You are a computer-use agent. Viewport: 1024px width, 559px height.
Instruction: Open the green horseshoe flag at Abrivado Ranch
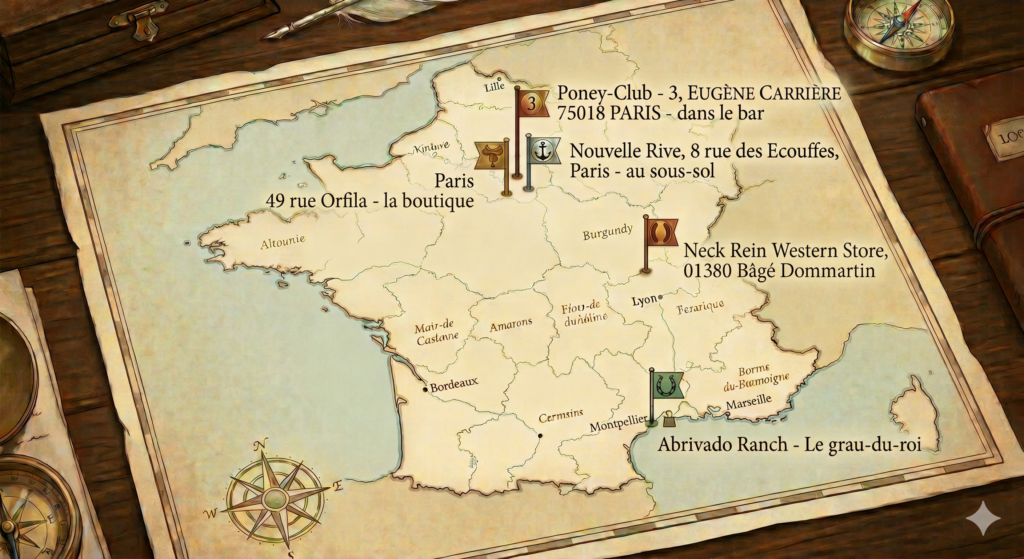666,384
